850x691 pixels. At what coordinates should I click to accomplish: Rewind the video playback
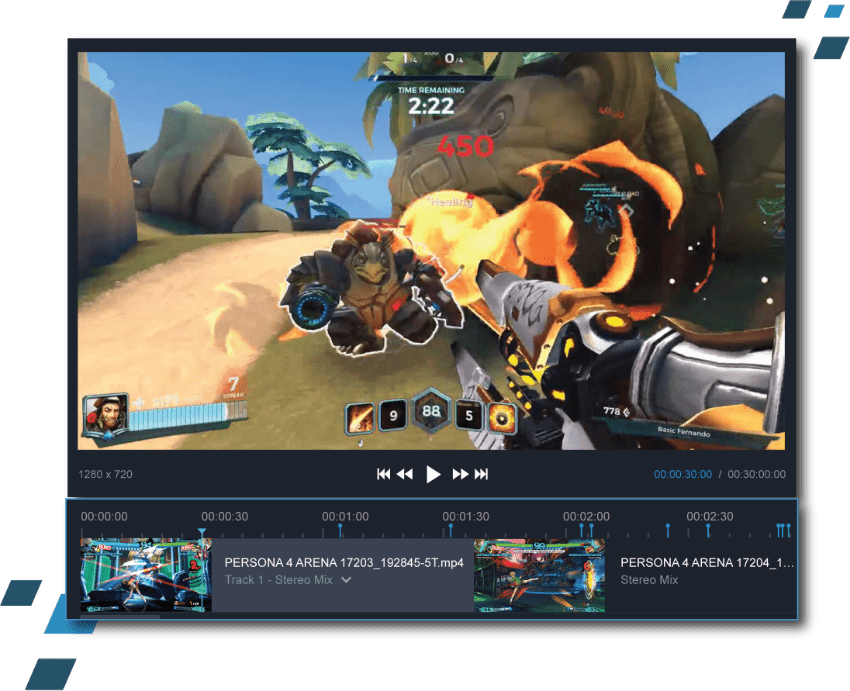(x=405, y=474)
